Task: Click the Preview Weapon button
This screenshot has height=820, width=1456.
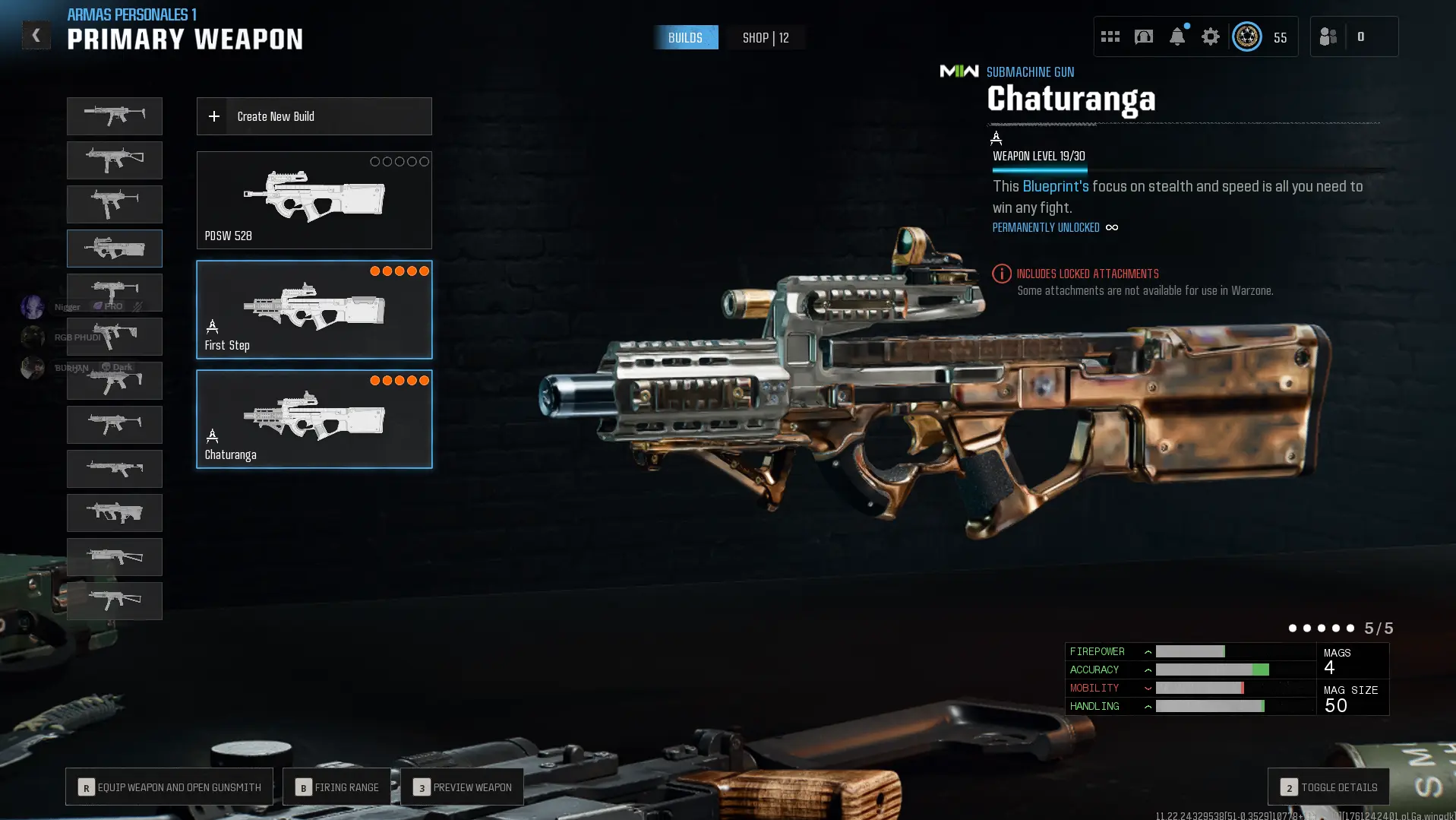Action: tap(462, 787)
